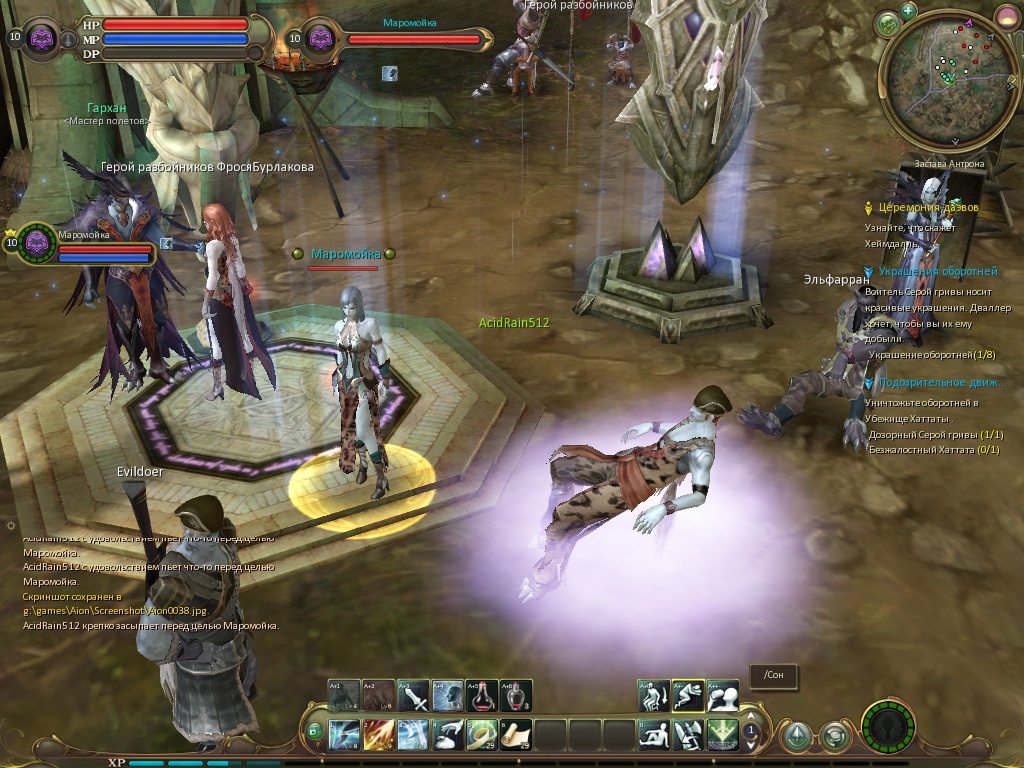Activate the green downward arrows skill
Image resolution: width=1024 pixels, height=768 pixels.
point(723,735)
